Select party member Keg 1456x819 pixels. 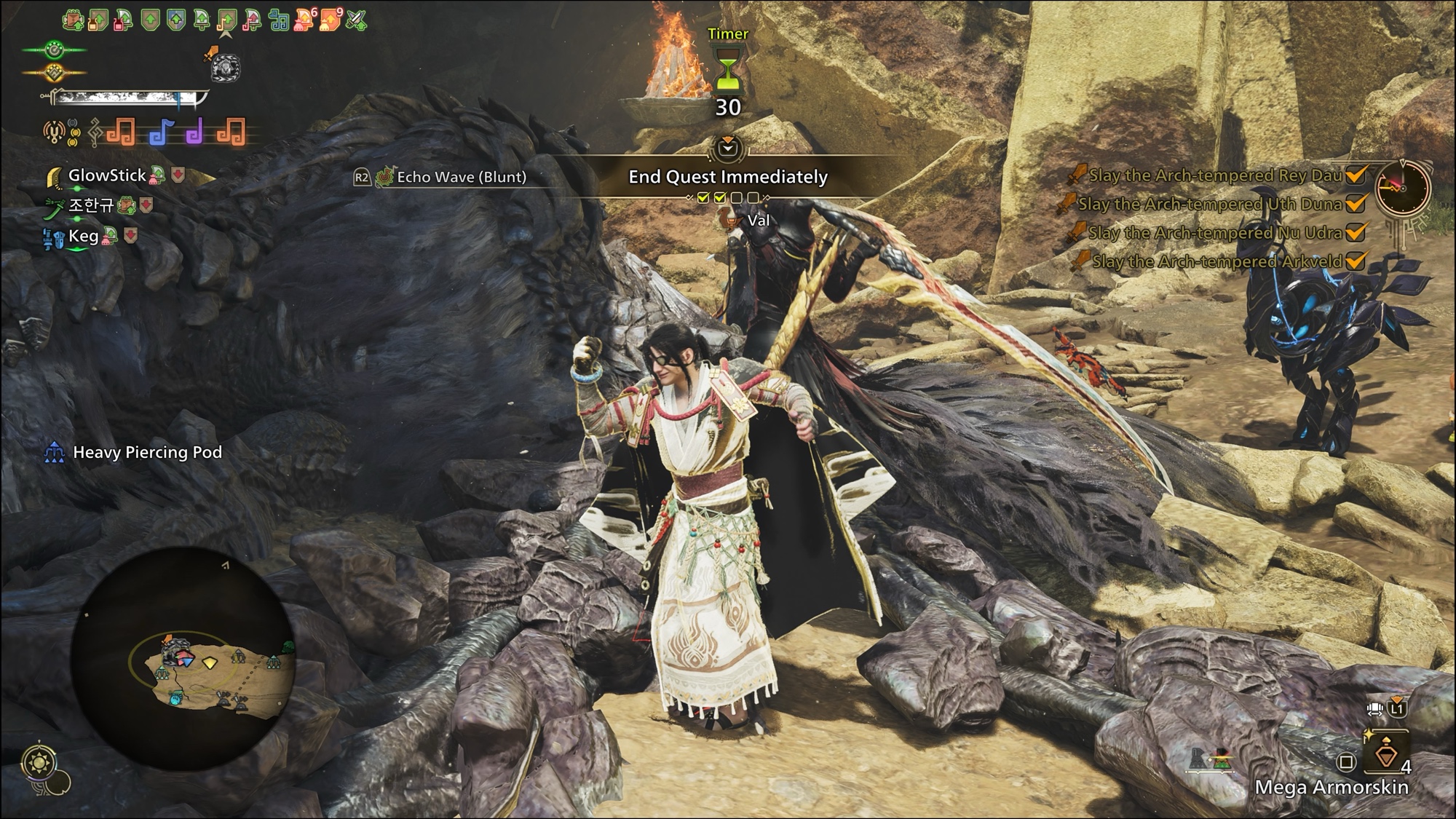pos(83,236)
